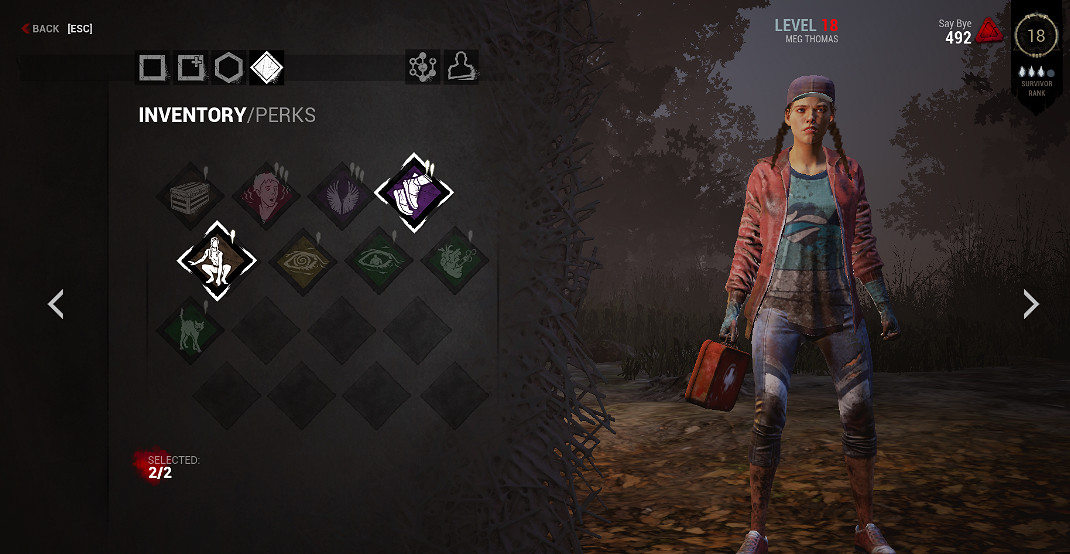The image size is (1070, 554).
Task: Select the green anatomical heart perk
Action: [x=454, y=262]
